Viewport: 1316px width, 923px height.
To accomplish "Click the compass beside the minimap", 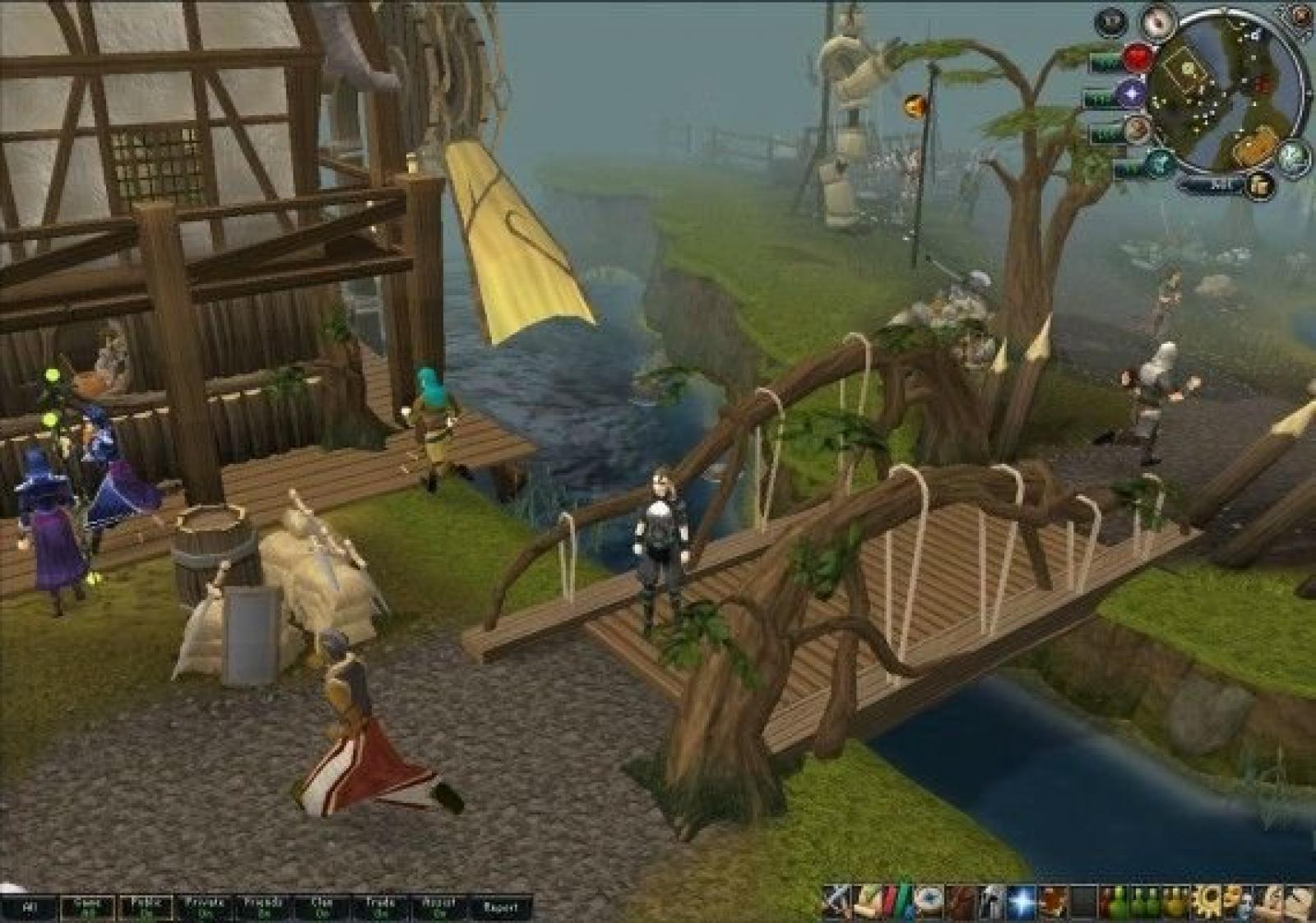I will 1160,23.
